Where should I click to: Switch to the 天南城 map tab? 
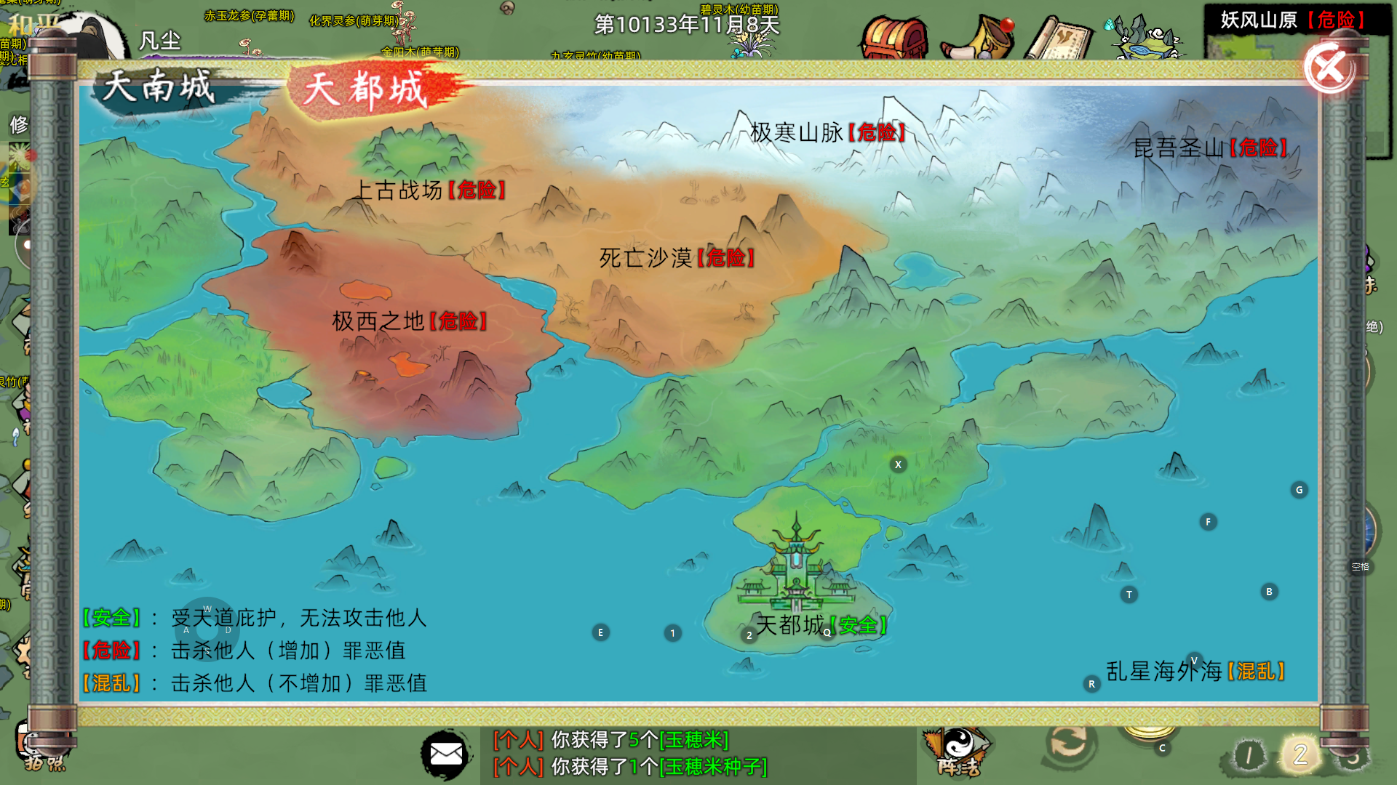coord(160,88)
